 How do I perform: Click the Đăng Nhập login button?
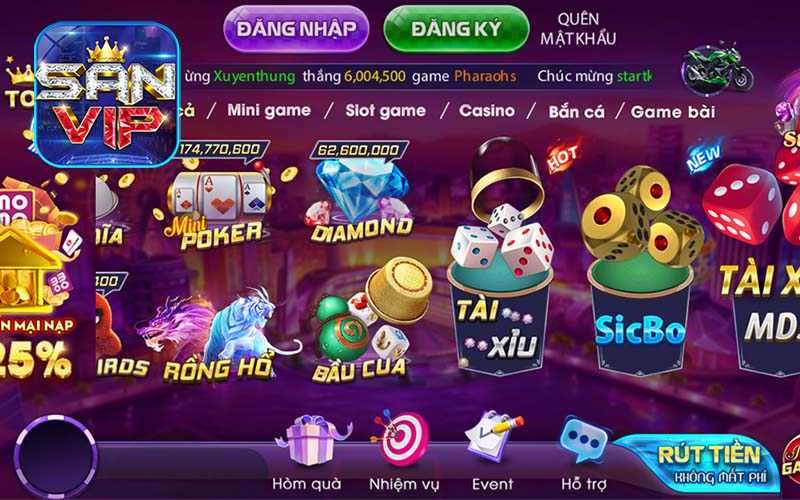click(296, 29)
